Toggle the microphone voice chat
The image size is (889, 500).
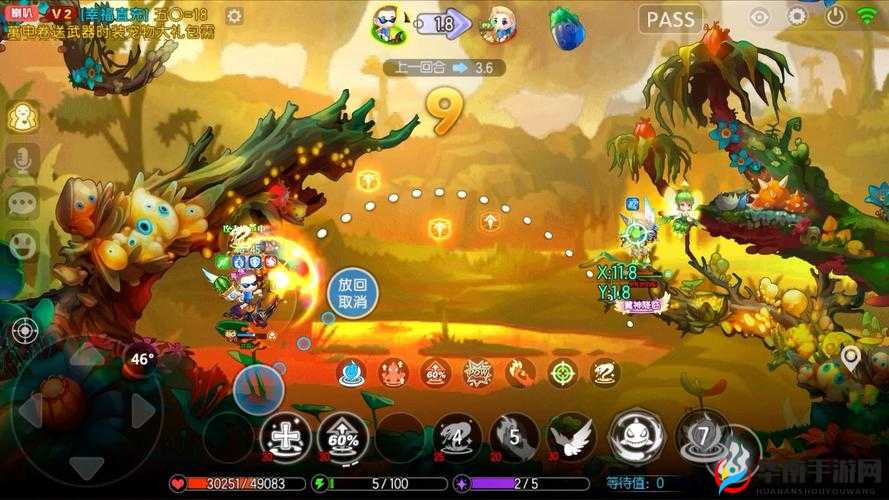23,159
